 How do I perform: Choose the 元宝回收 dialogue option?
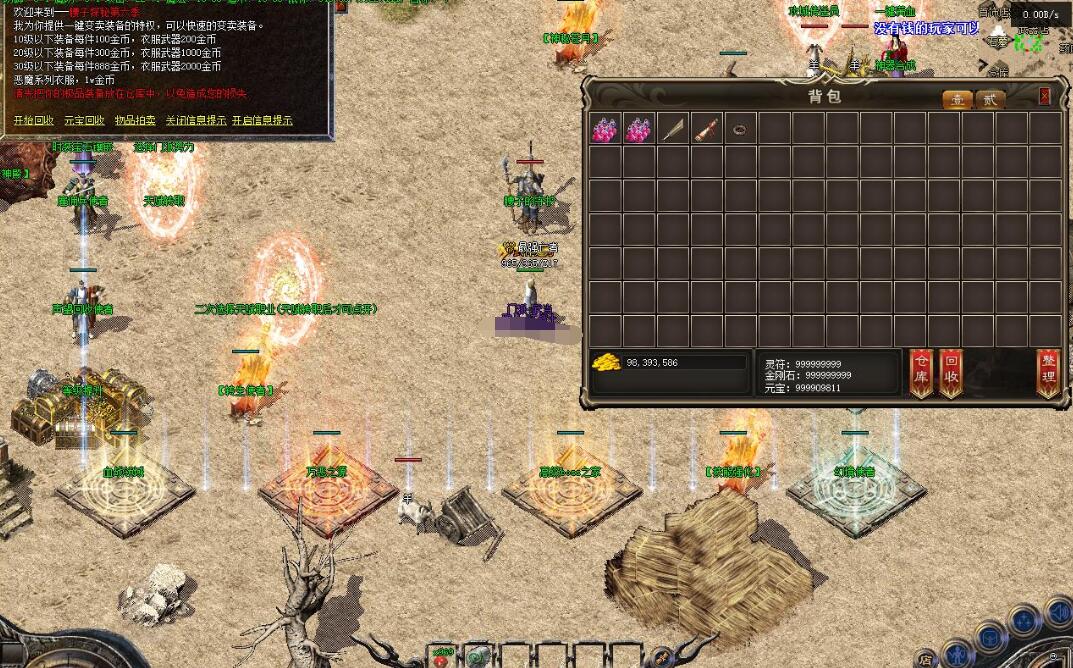pyautogui.click(x=84, y=120)
